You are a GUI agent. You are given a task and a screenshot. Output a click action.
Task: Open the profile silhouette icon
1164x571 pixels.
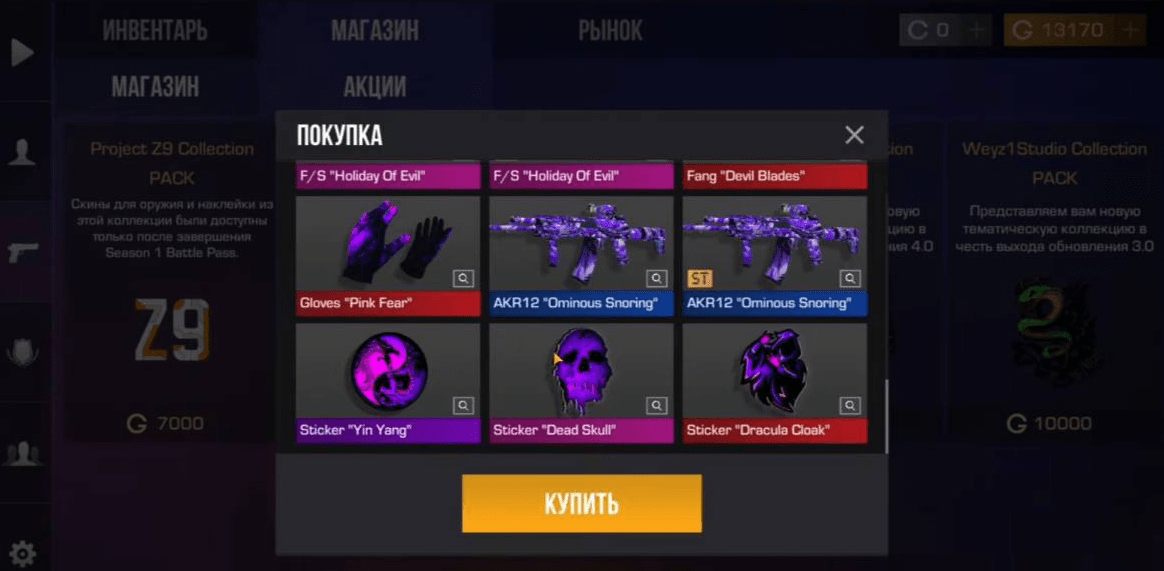[22, 152]
